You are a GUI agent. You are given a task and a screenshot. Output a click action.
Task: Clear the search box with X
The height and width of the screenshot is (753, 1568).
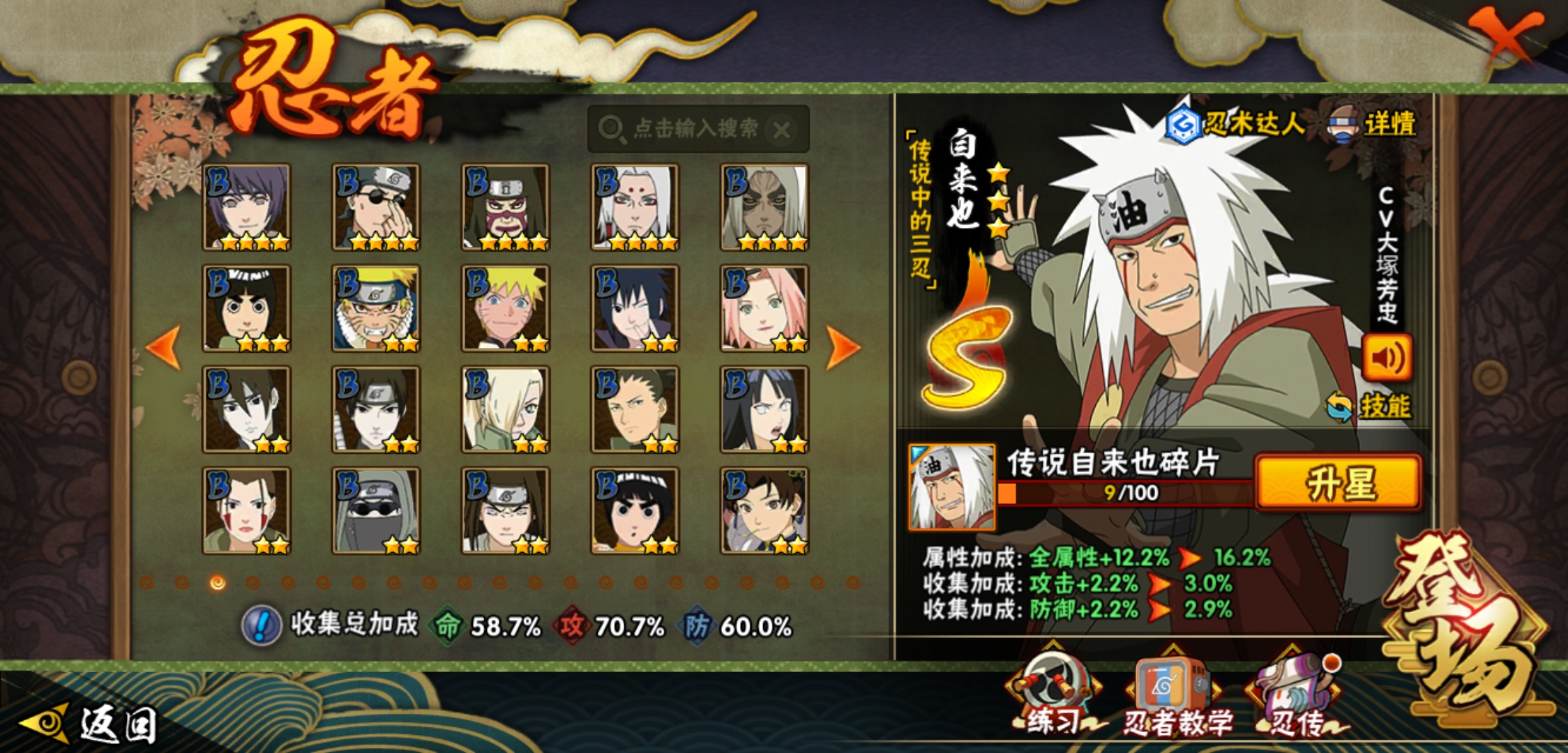tap(782, 130)
